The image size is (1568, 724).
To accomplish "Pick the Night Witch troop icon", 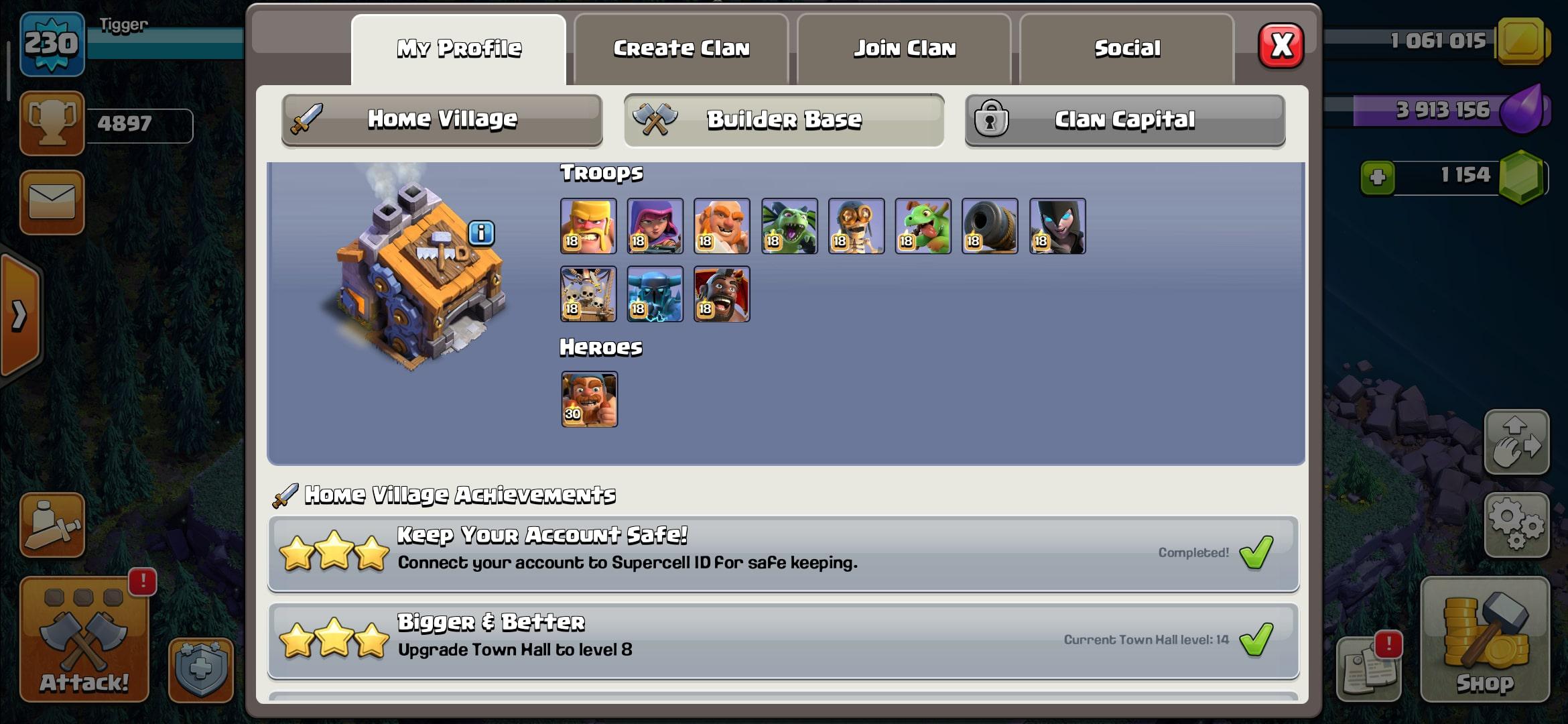I will [x=1057, y=227].
